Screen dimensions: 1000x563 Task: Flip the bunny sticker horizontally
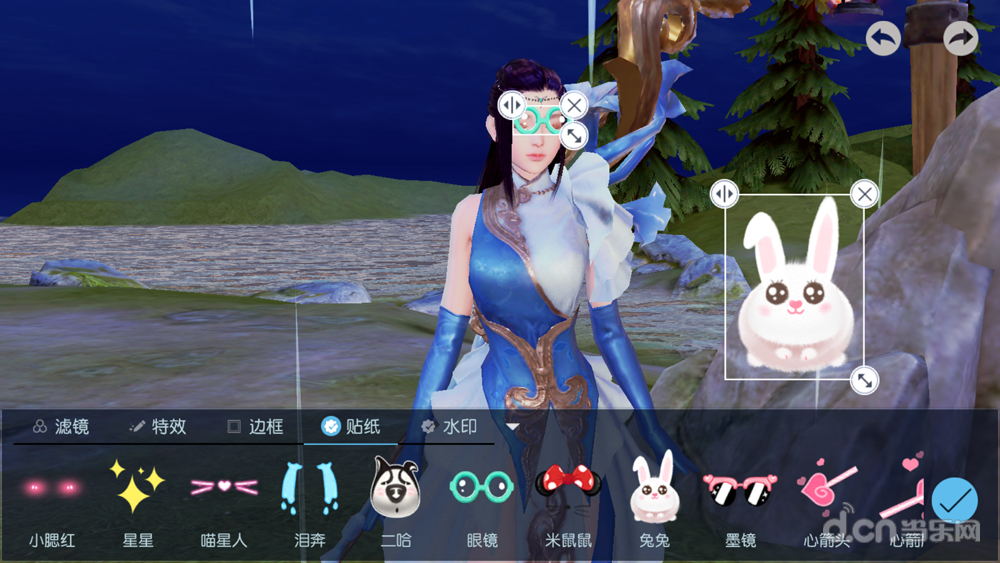click(x=724, y=193)
